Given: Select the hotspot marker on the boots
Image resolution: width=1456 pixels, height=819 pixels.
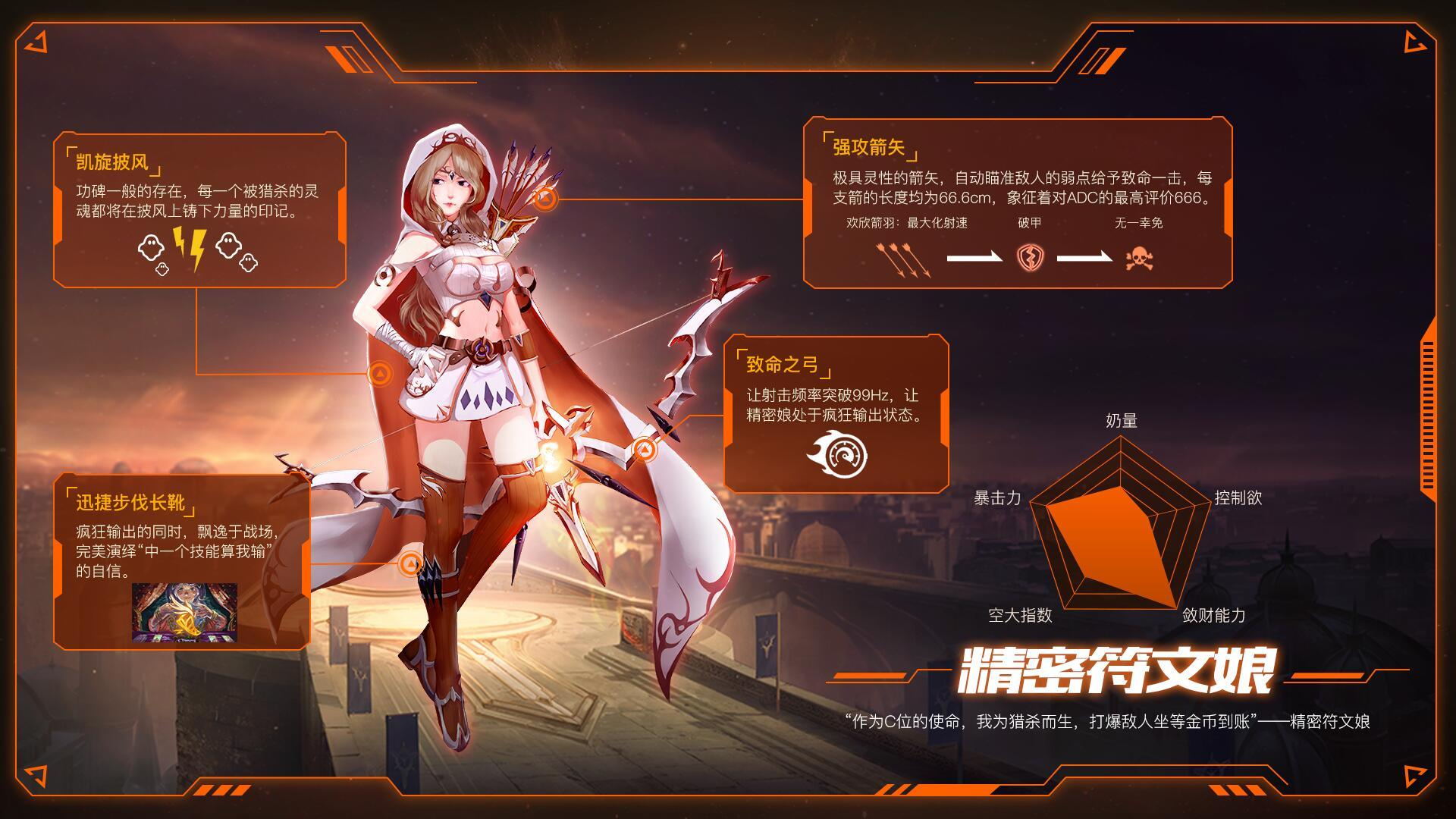Looking at the screenshot, I should pos(410,564).
